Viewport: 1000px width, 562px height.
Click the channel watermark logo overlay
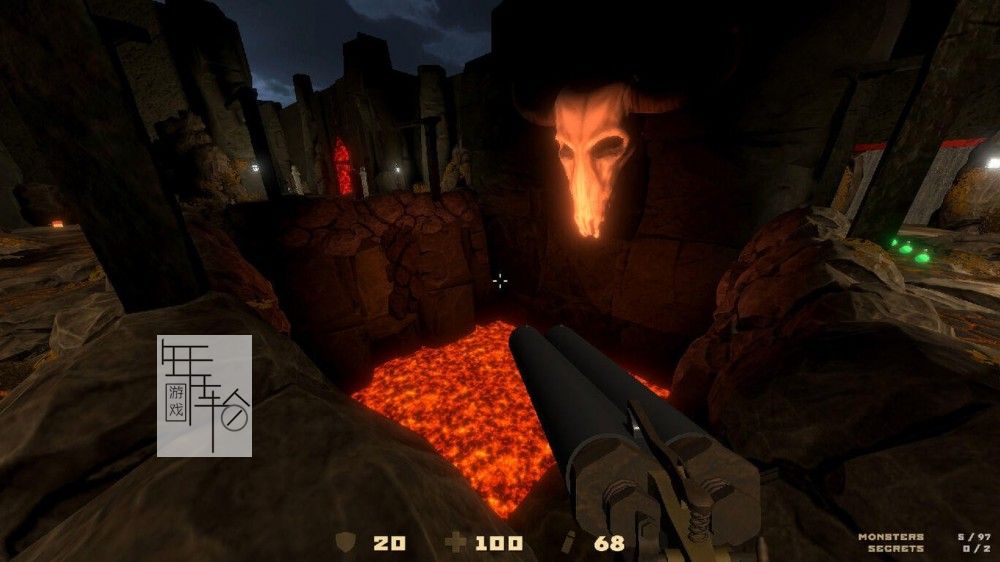[x=204, y=396]
